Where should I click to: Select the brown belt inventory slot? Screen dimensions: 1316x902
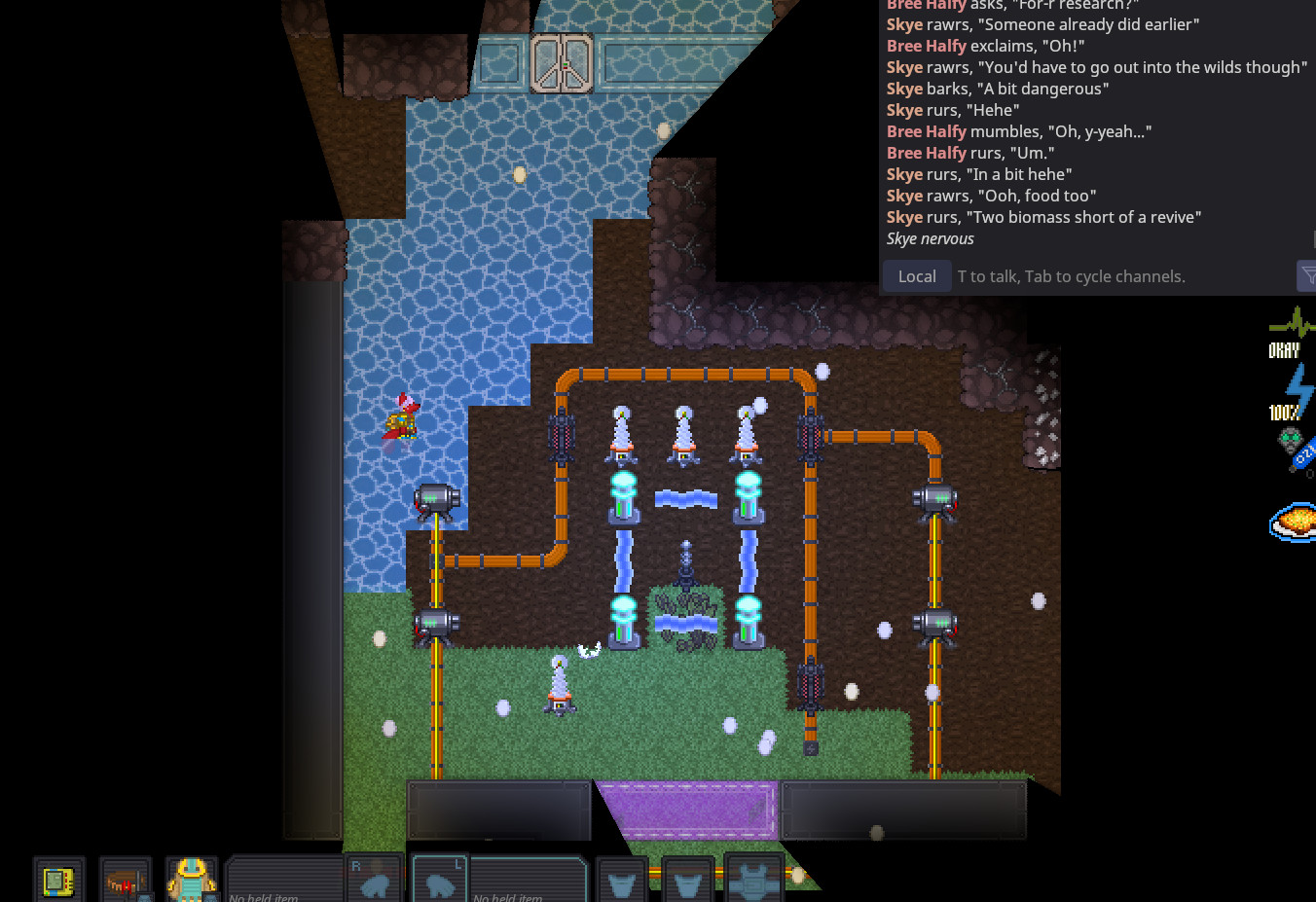(125, 881)
